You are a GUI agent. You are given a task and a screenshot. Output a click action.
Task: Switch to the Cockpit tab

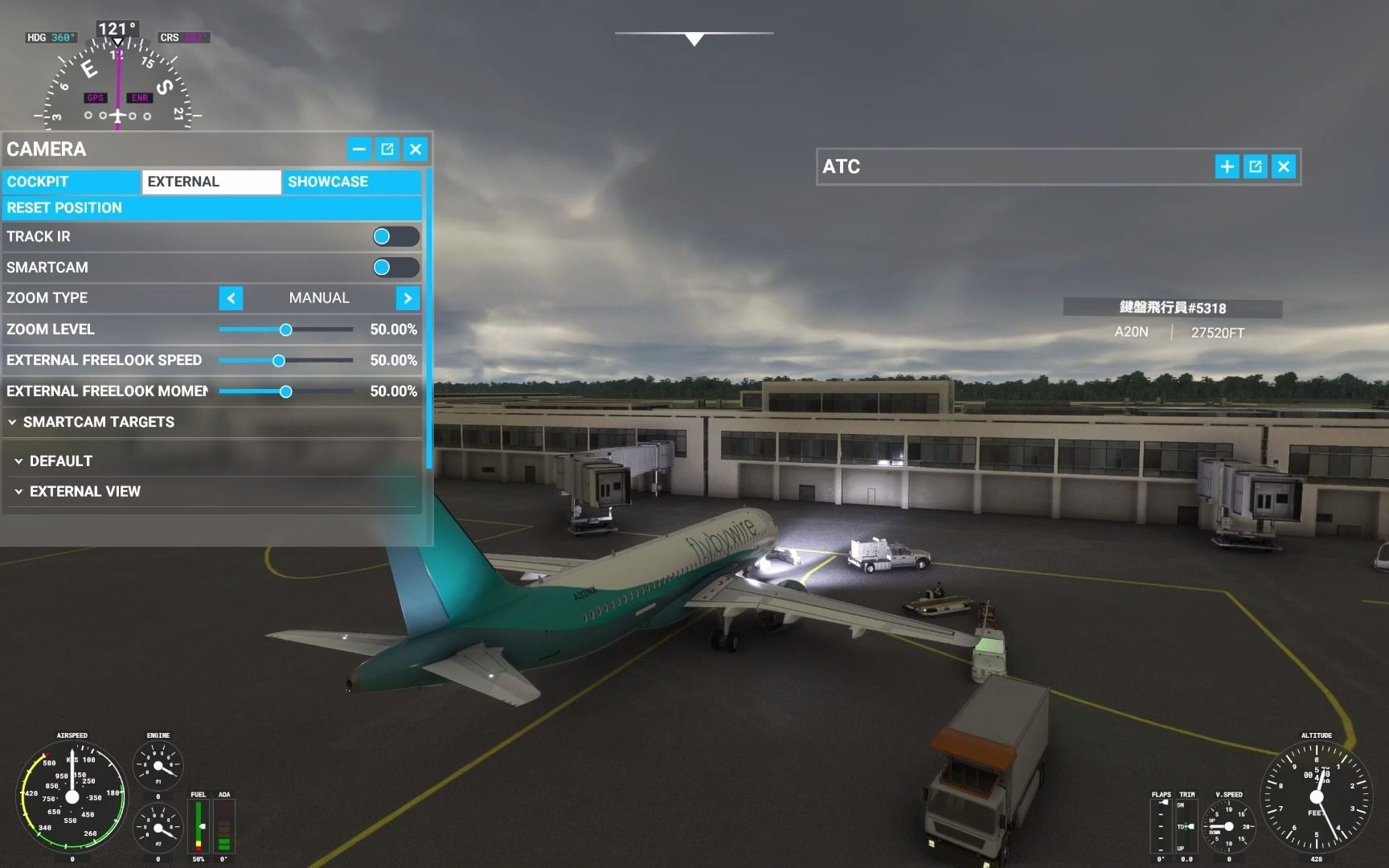(71, 182)
